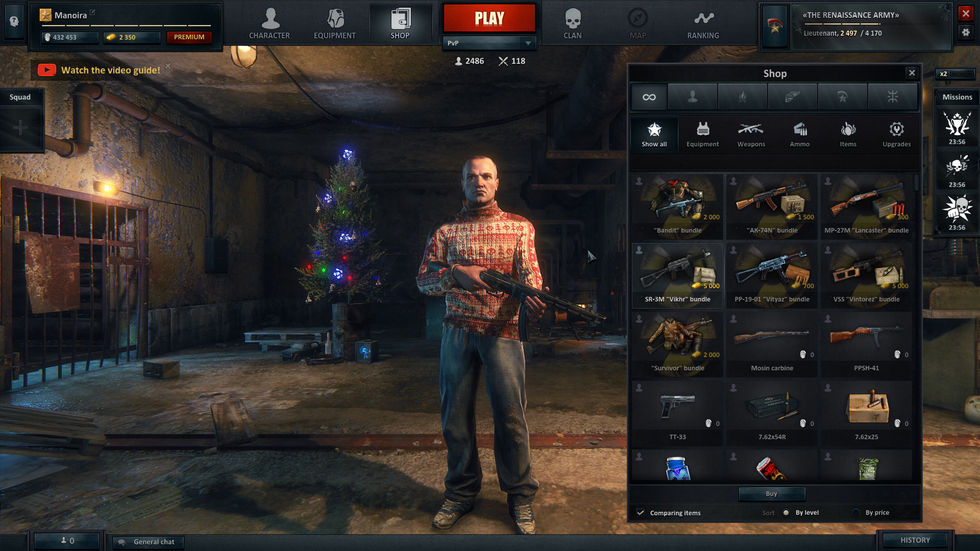Select the "Bandit" bundle
Viewport: 980px width, 551px height.
click(x=678, y=206)
